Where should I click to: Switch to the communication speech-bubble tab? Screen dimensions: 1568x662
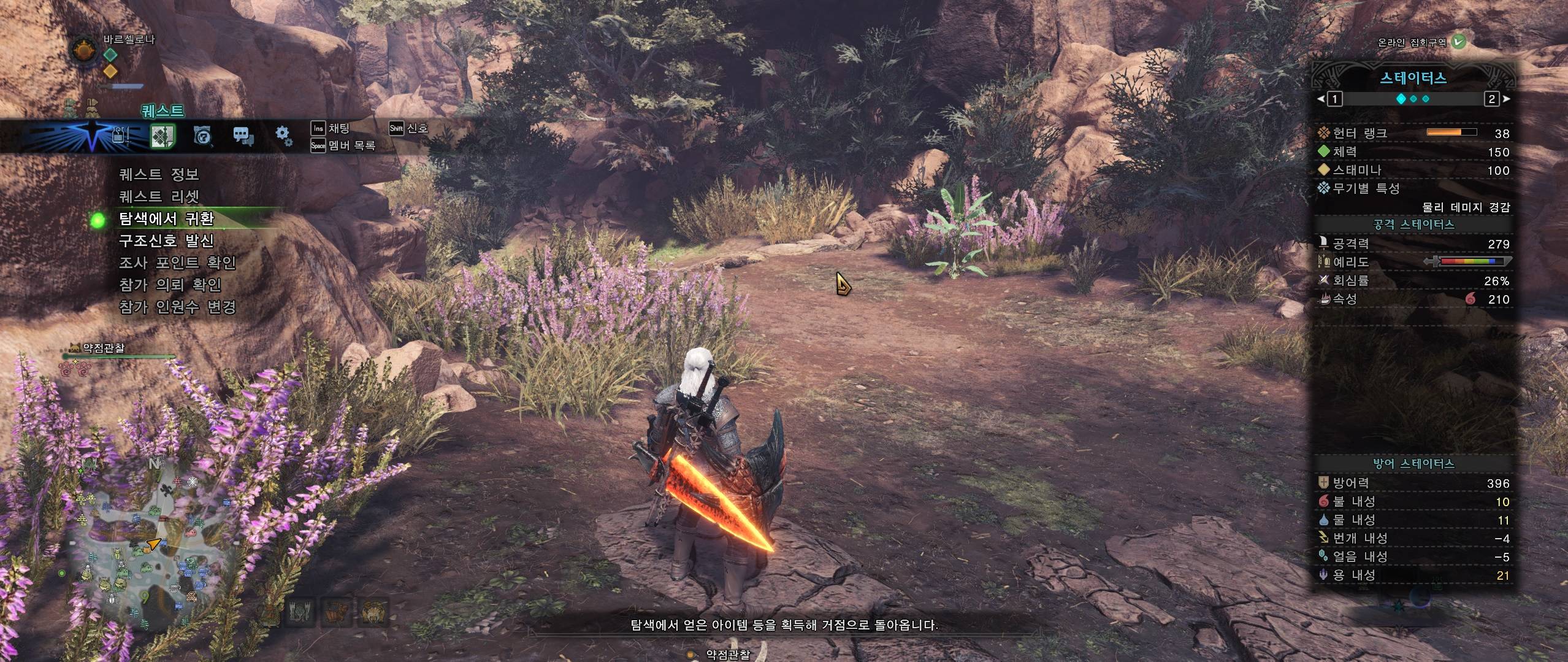coord(243,136)
